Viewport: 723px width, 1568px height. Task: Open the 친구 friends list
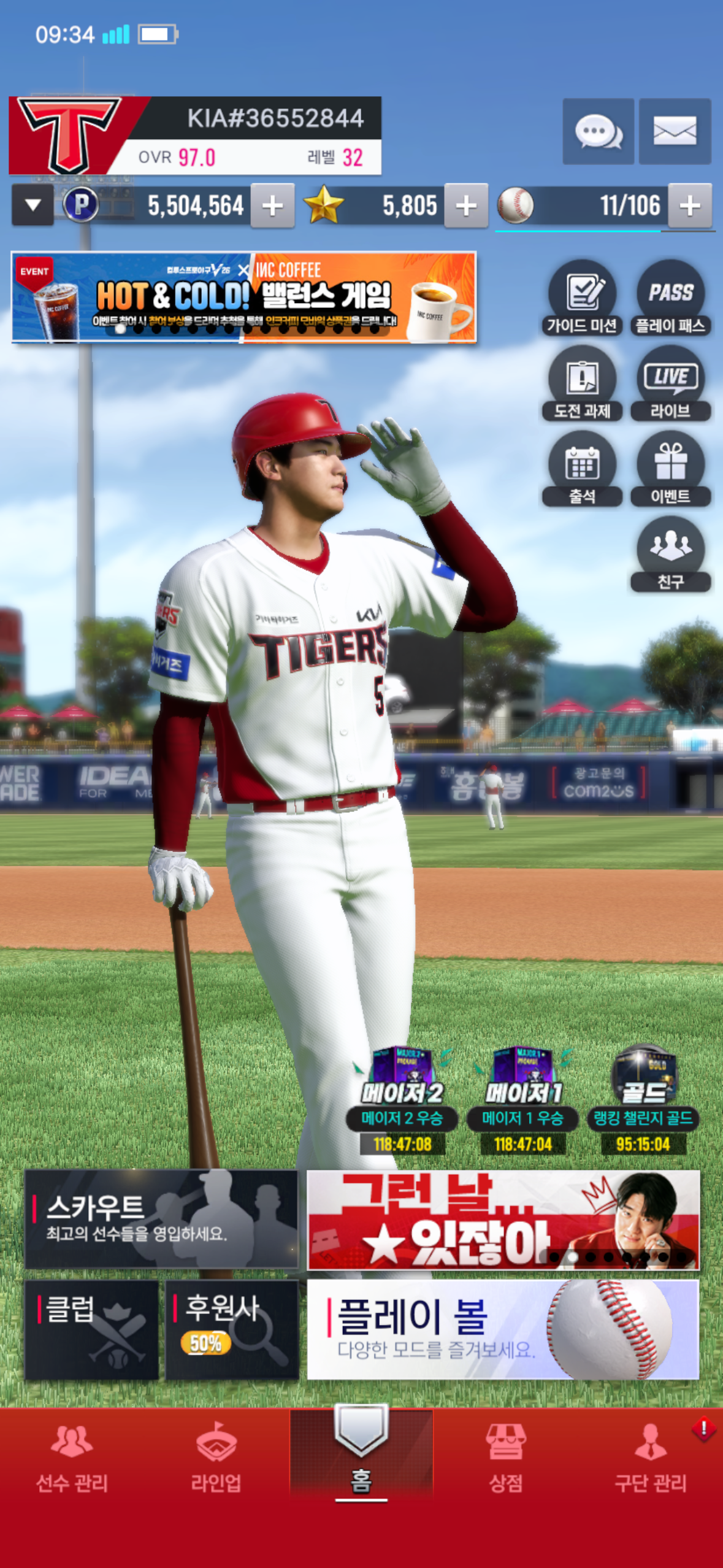coord(670,553)
